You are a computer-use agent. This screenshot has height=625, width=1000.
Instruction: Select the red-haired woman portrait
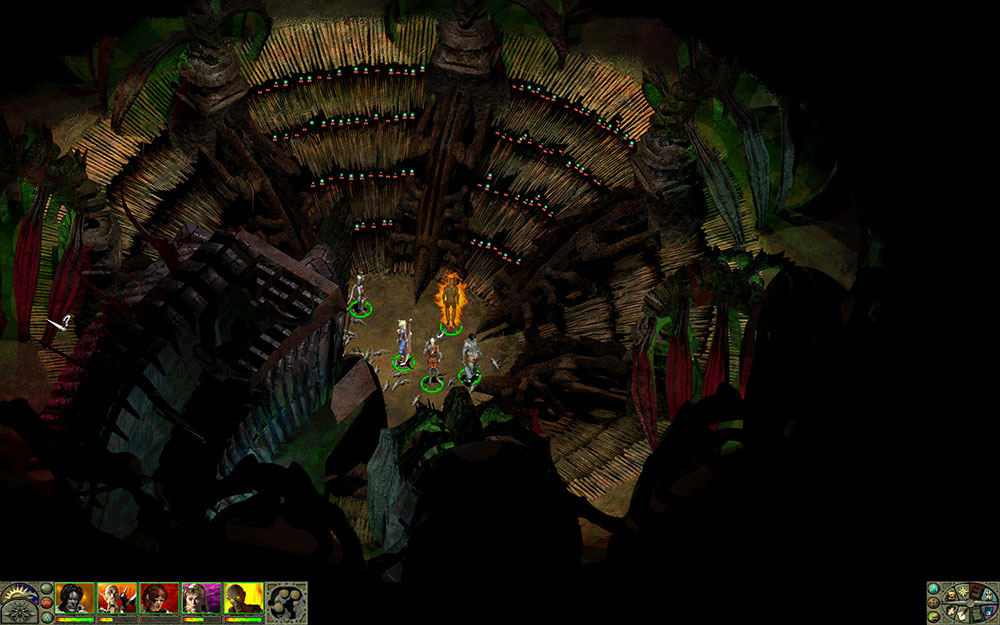pos(159,598)
